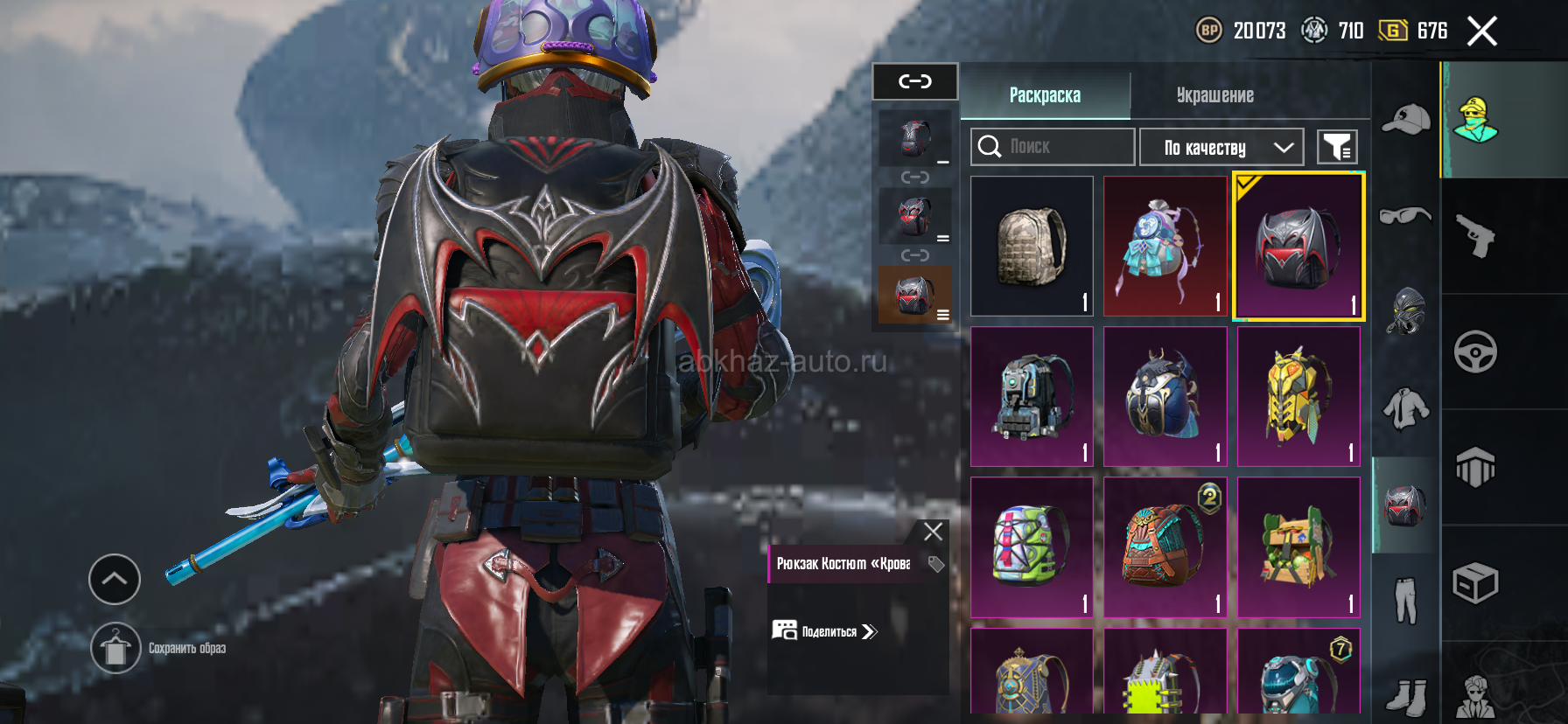Close the inventory screen with the X

(1481, 31)
